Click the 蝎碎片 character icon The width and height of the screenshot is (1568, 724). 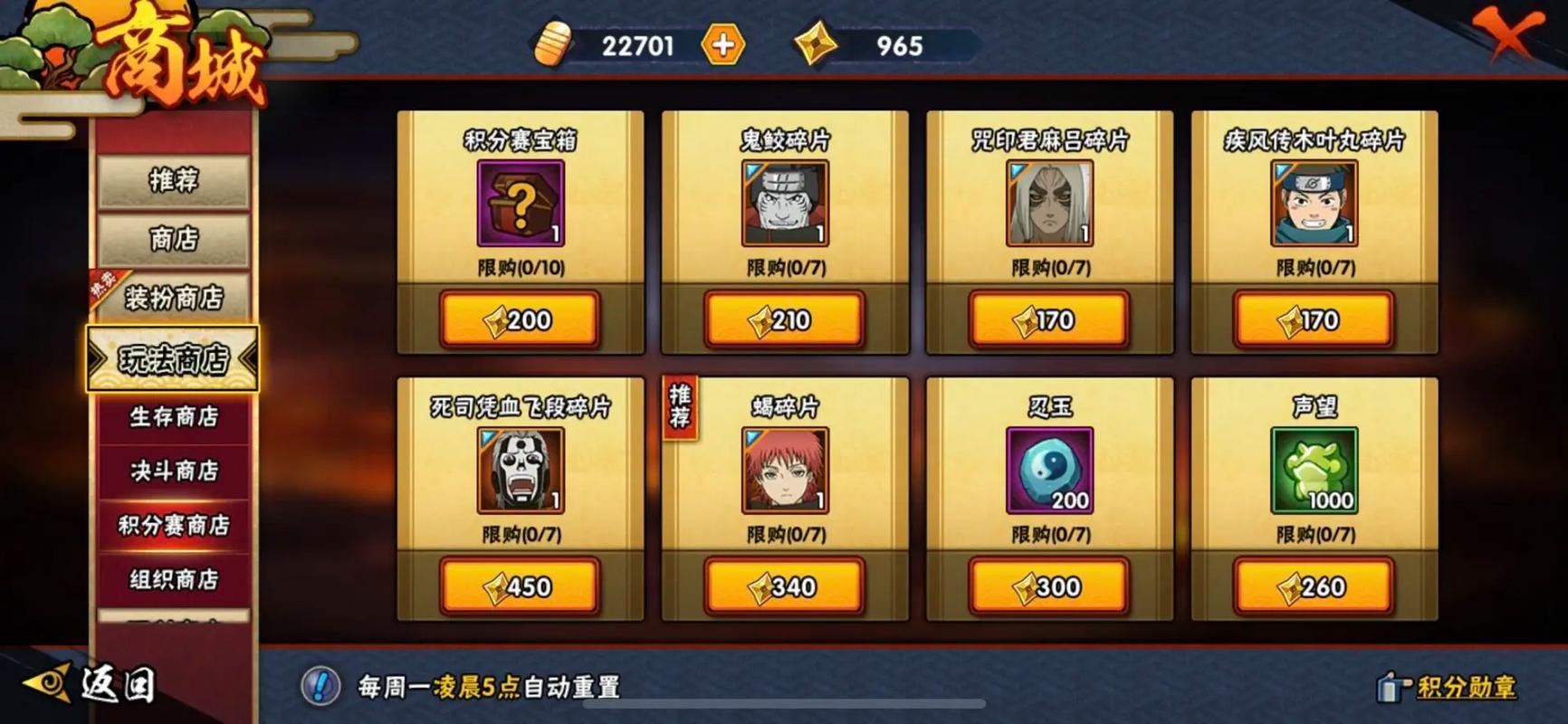coord(784,470)
